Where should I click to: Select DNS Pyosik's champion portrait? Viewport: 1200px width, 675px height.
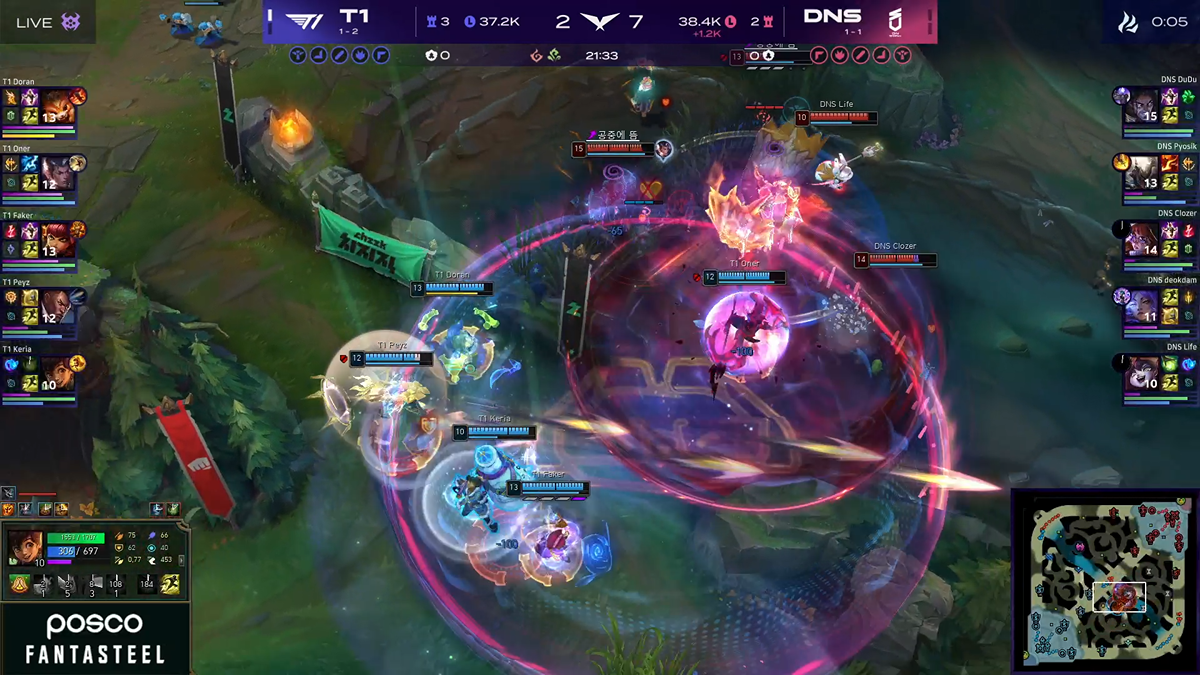[1141, 173]
